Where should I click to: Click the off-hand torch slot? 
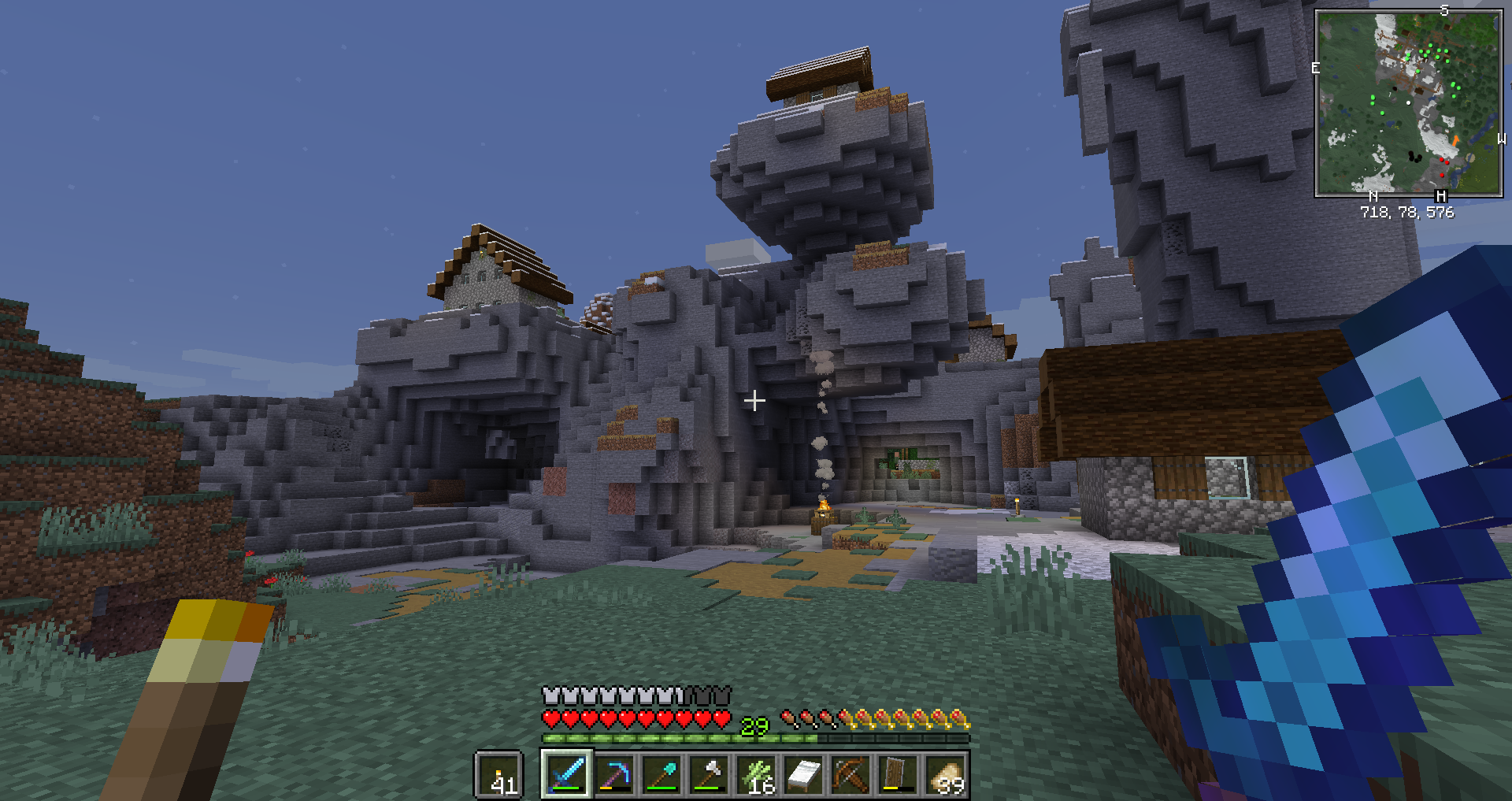[499, 775]
